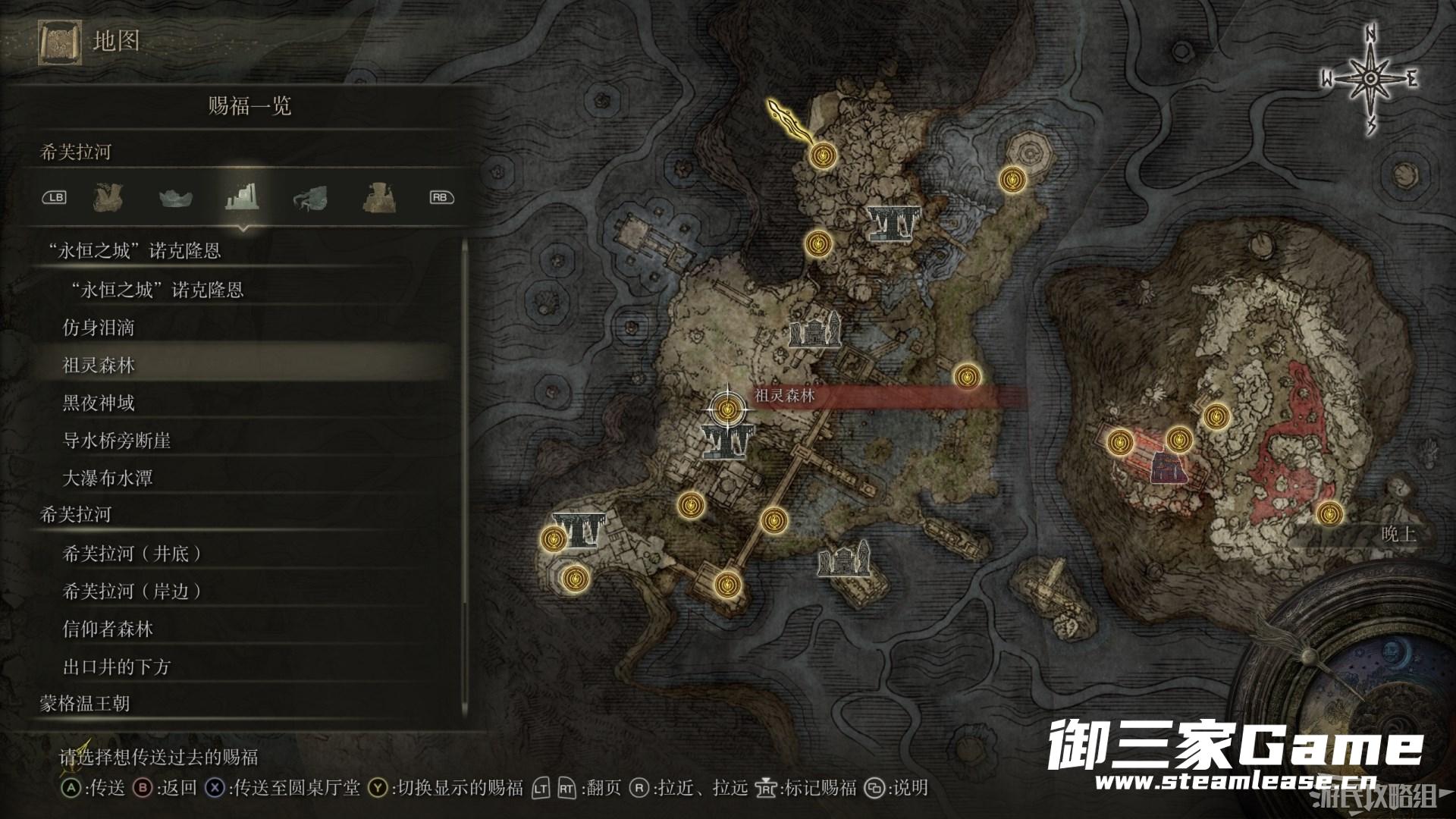Click the compass rose on the map

click(1370, 79)
